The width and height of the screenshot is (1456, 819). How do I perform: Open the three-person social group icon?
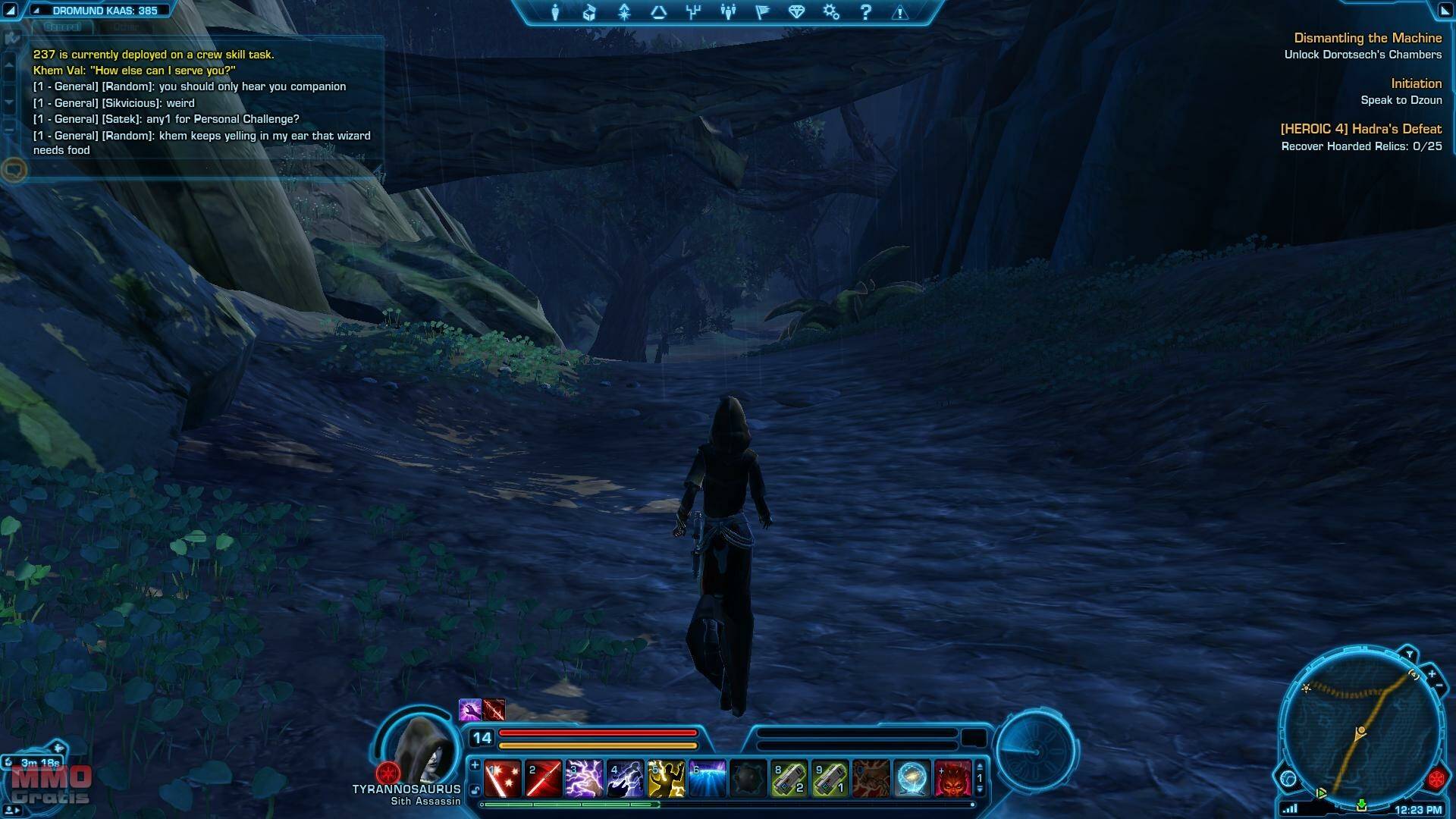pyautogui.click(x=728, y=12)
